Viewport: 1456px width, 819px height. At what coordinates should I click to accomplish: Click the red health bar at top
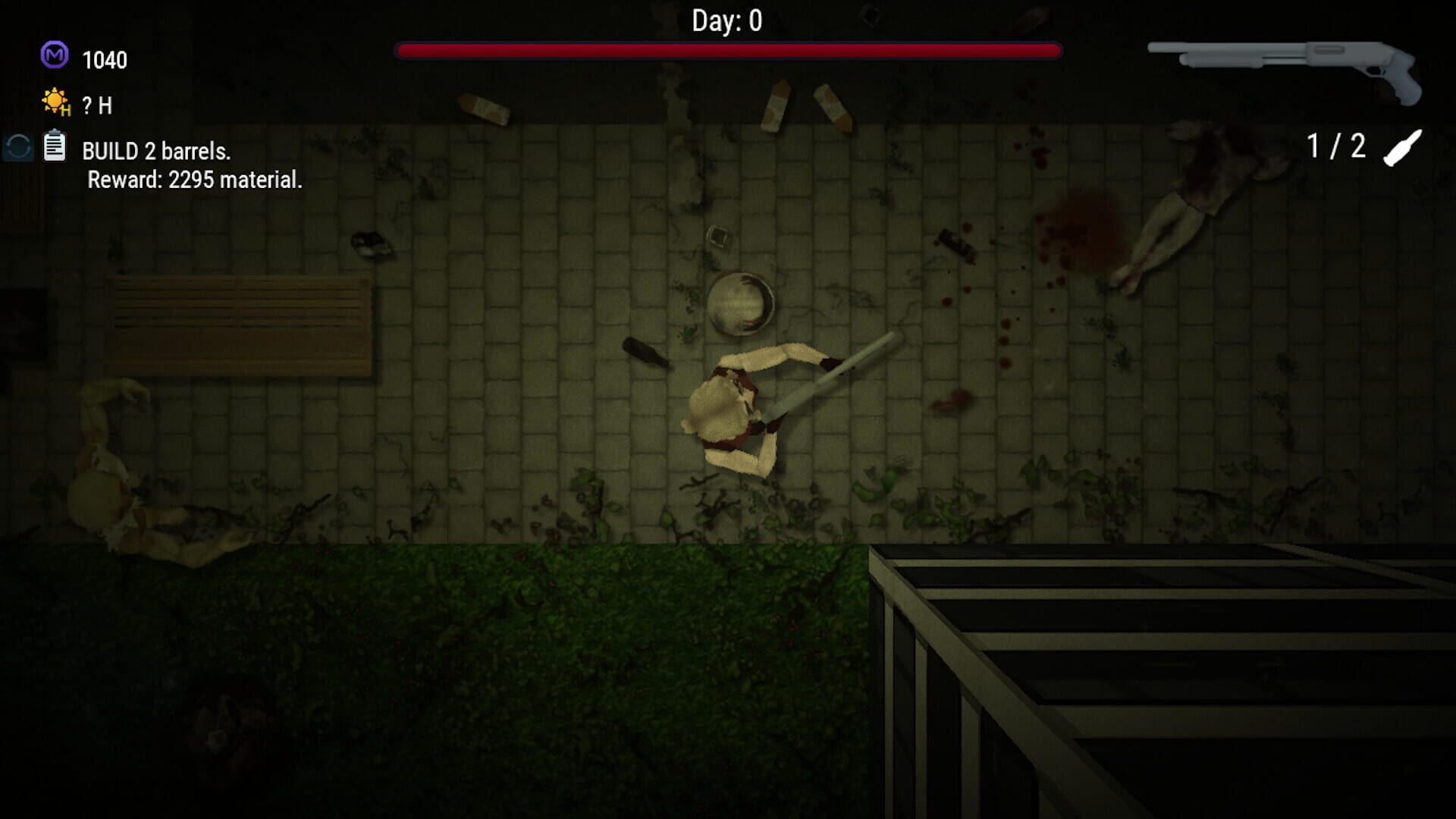click(728, 49)
